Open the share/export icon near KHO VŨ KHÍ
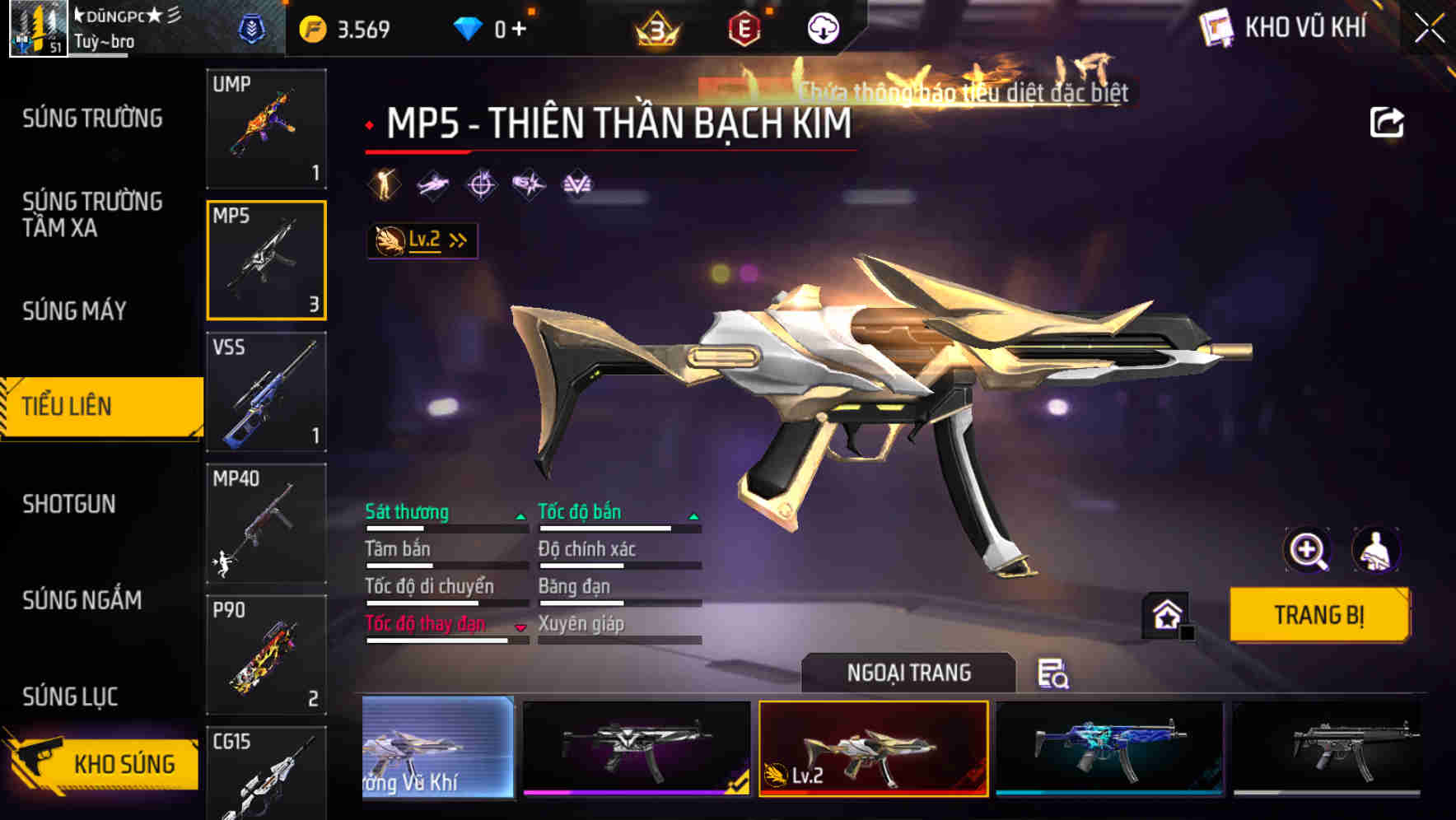This screenshot has height=820, width=1456. pyautogui.click(x=1387, y=122)
